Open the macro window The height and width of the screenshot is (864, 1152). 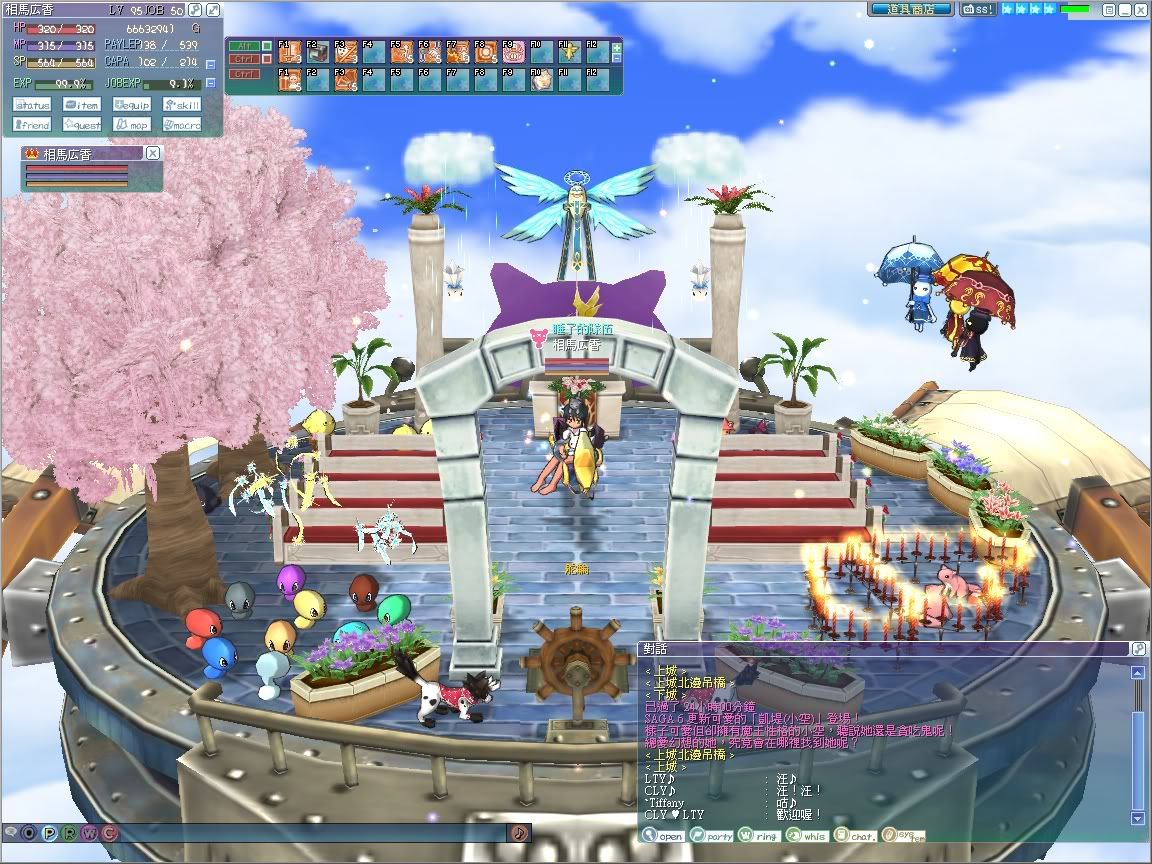point(182,125)
